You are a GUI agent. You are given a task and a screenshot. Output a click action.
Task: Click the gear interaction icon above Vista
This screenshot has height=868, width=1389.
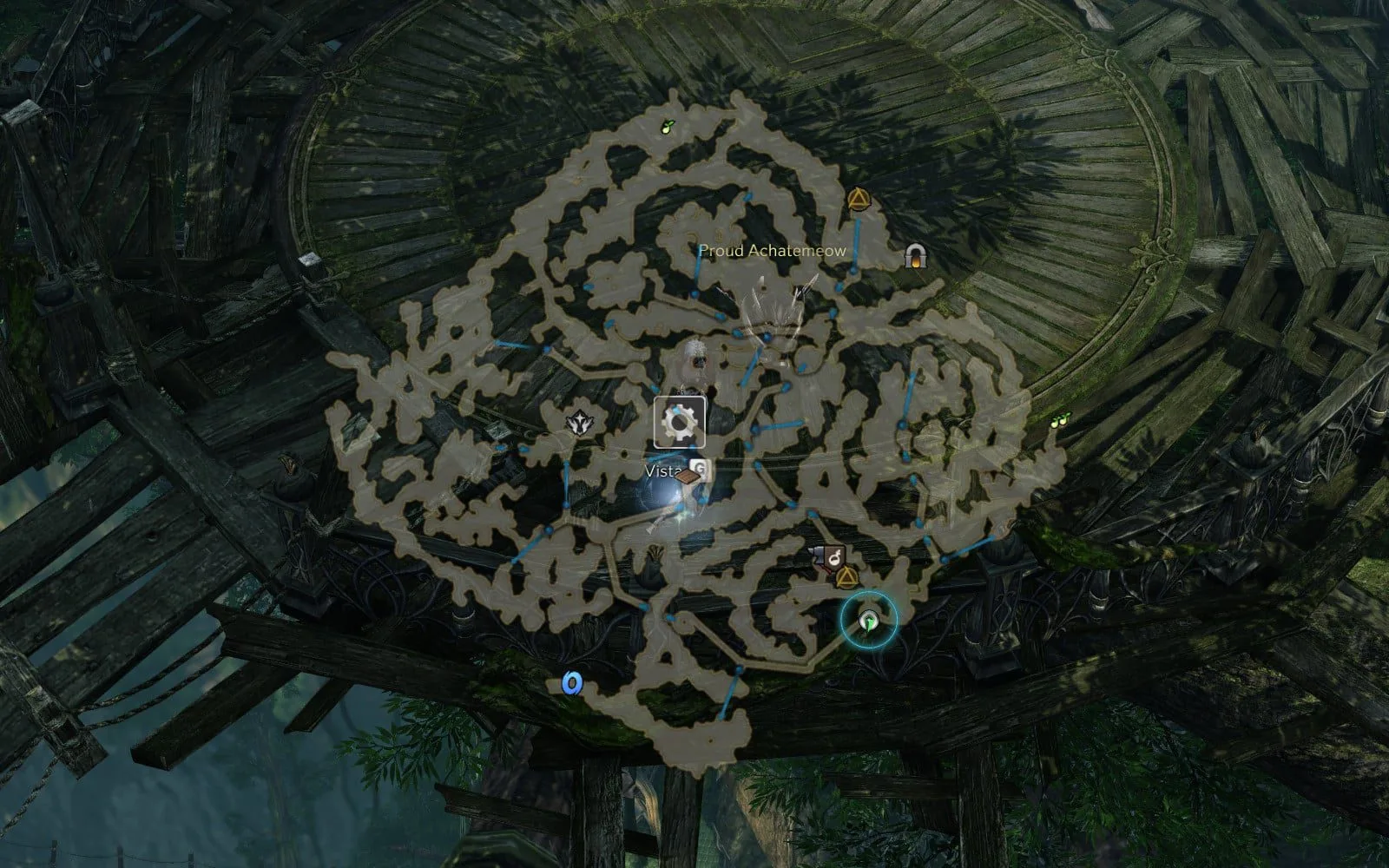point(679,422)
